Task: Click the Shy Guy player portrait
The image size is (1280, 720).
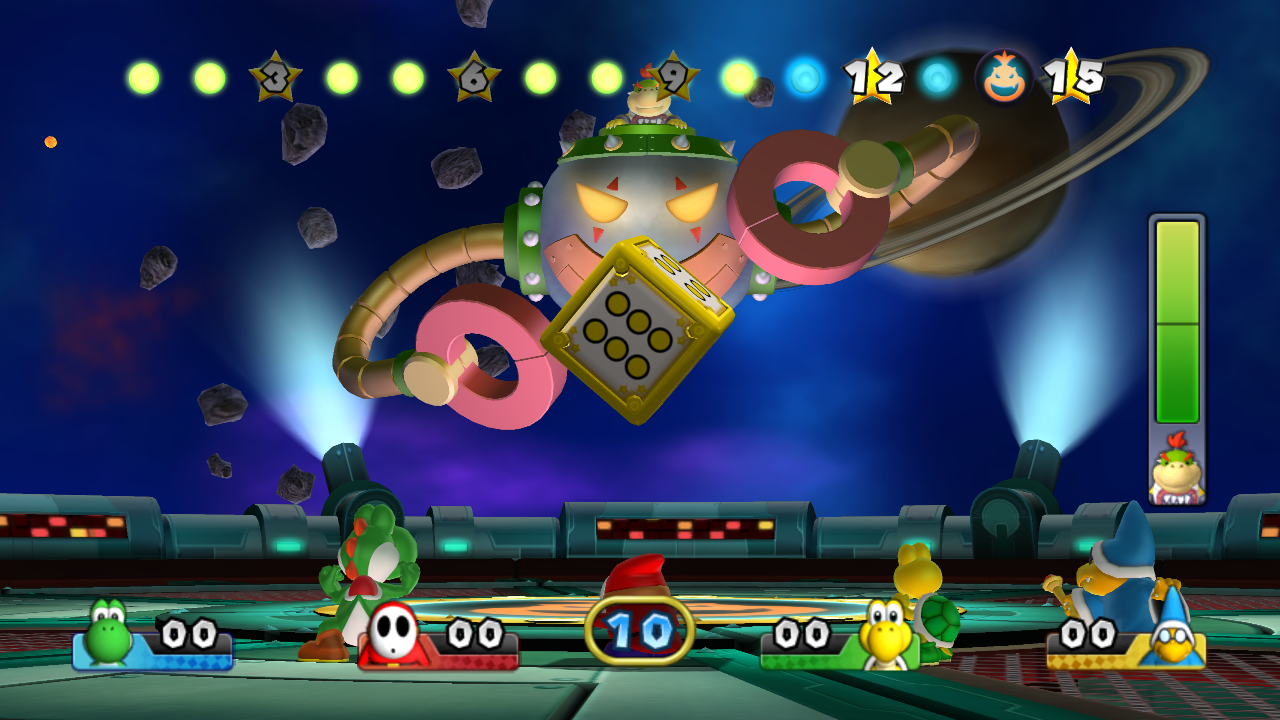Action: coord(392,636)
